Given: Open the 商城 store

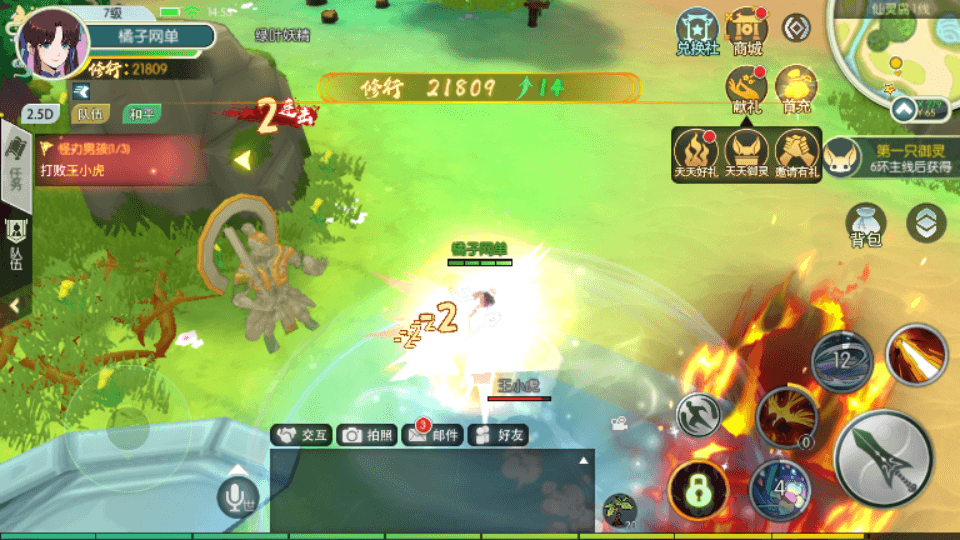Looking at the screenshot, I should 746,31.
